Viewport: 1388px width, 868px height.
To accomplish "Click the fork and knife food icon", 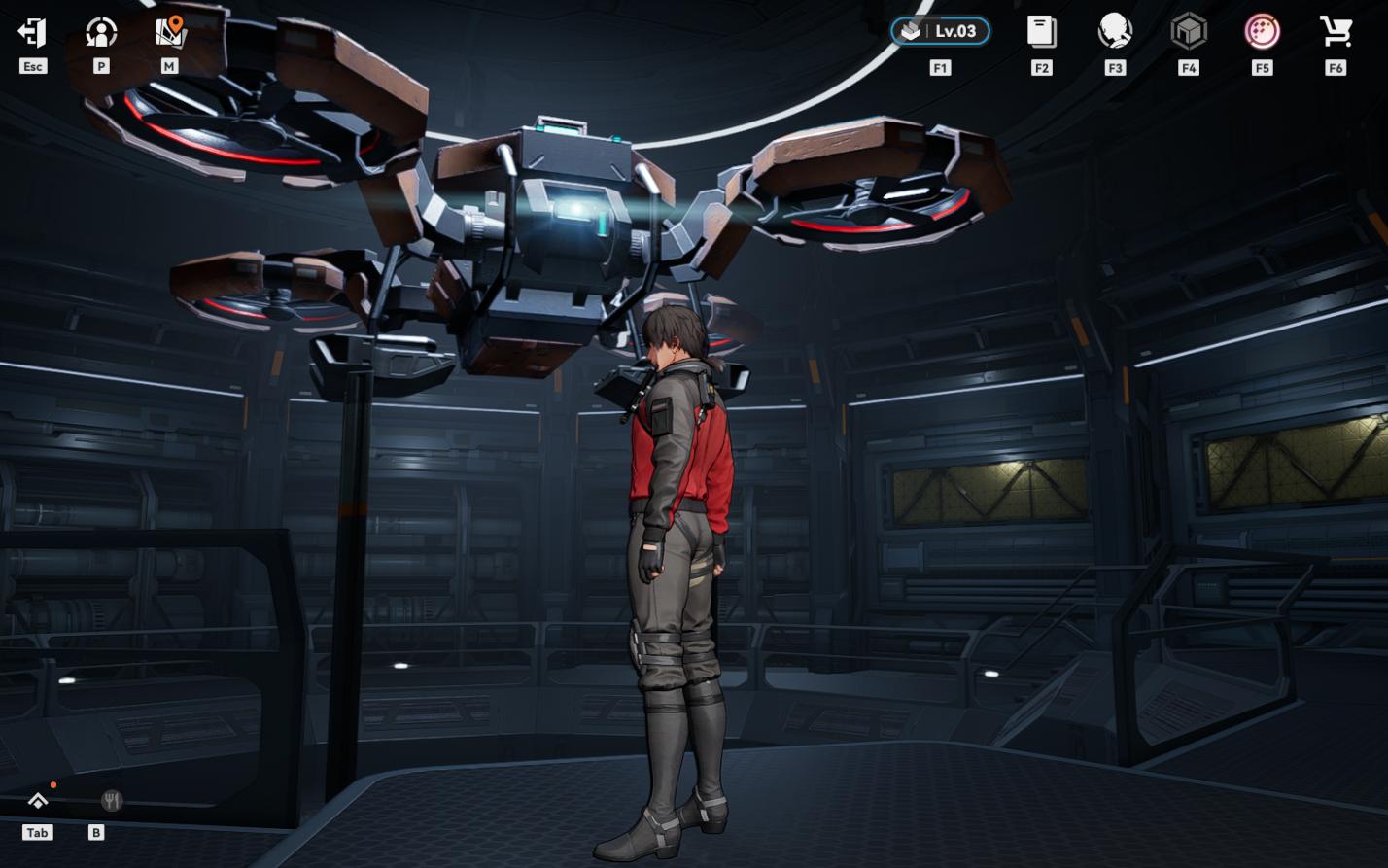I will [112, 800].
